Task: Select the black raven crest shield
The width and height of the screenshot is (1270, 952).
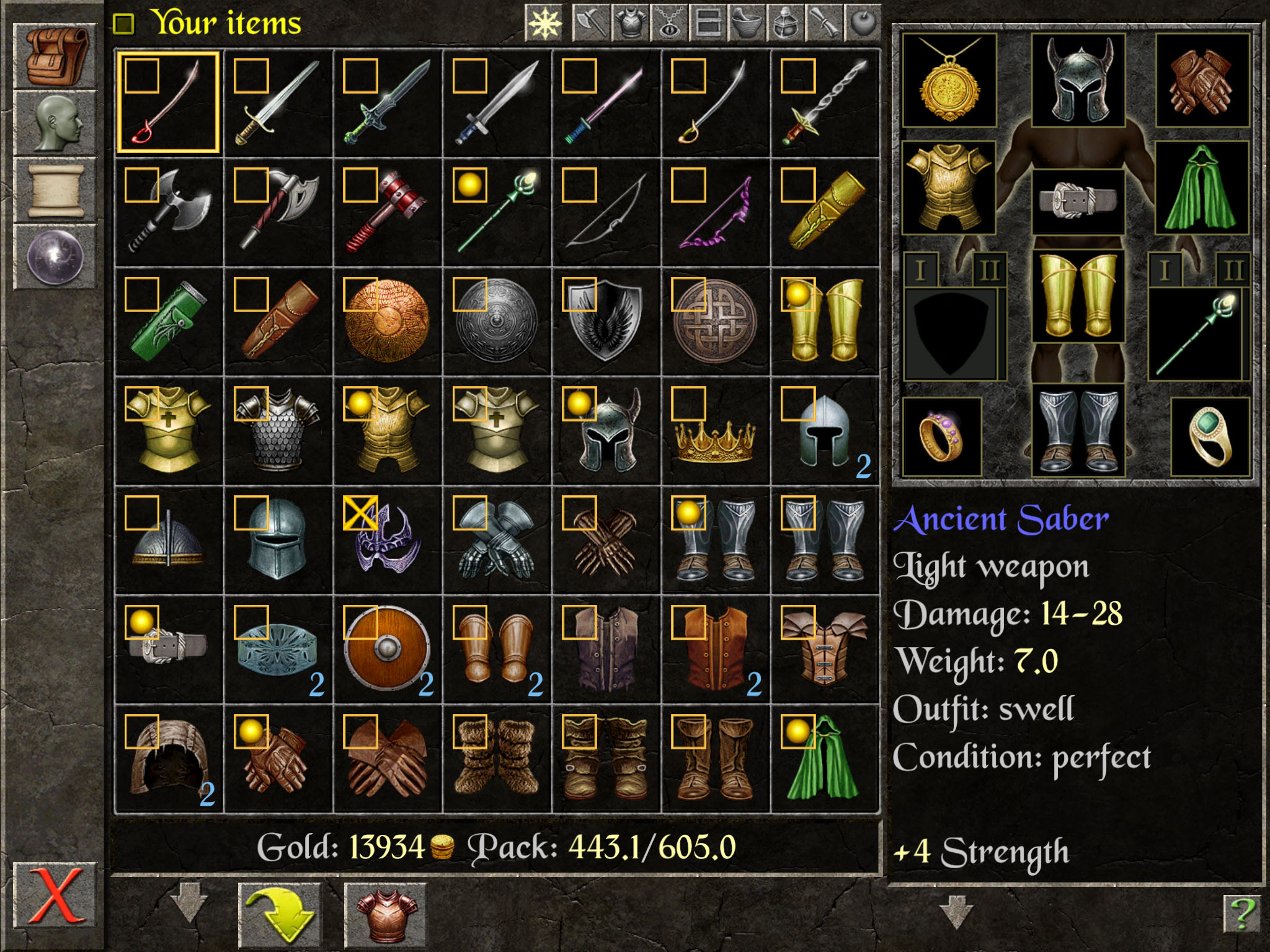Action: 606,321
